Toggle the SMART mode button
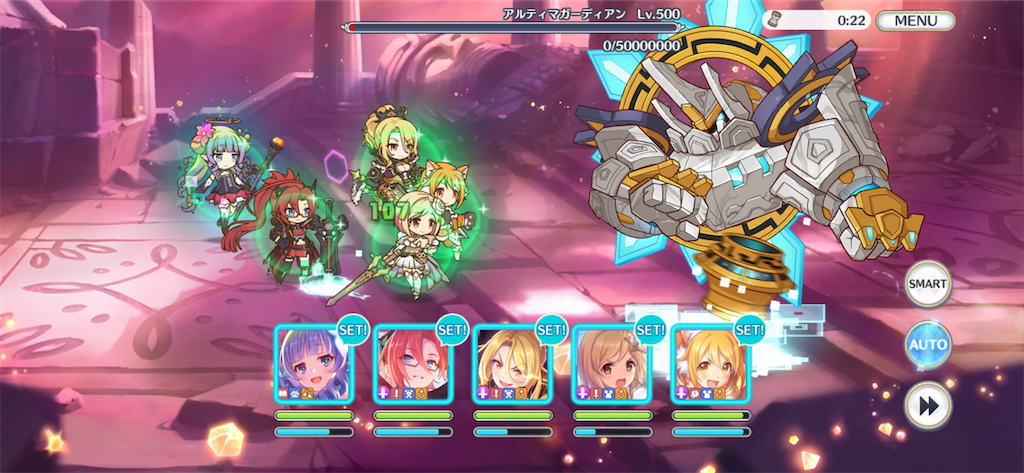 pyautogui.click(x=927, y=285)
